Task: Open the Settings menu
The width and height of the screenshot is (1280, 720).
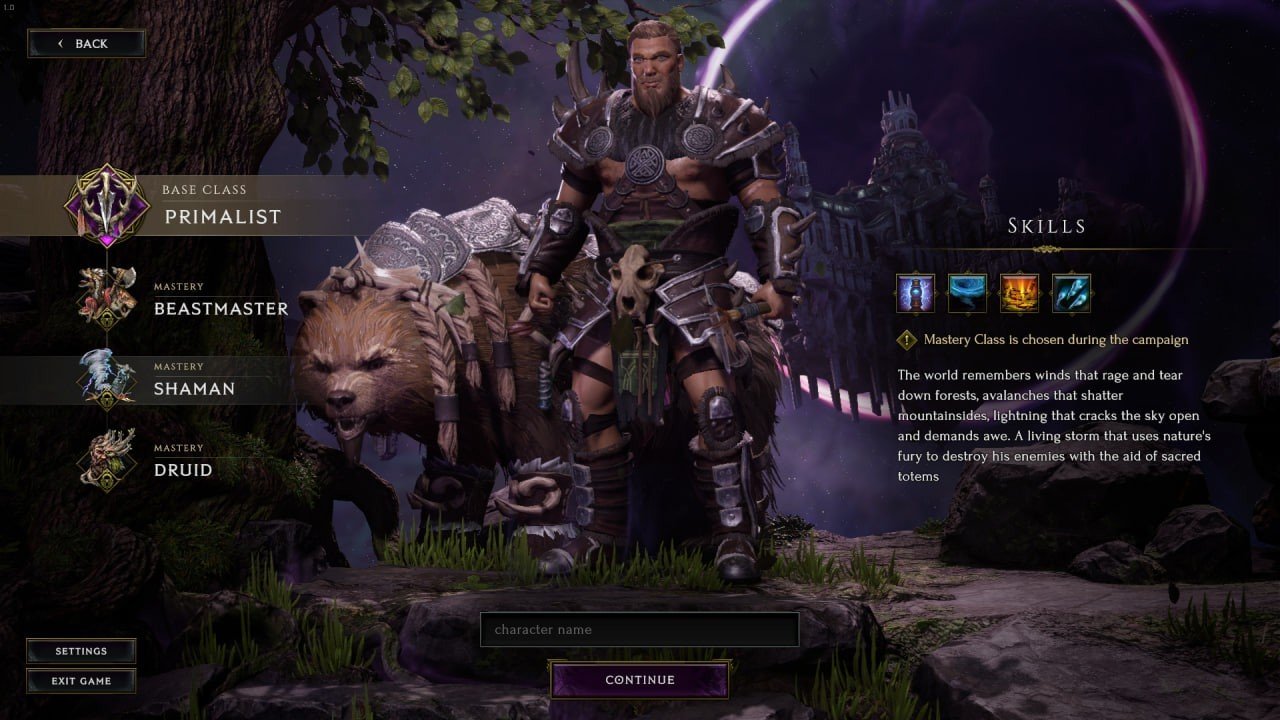Action: tap(81, 651)
